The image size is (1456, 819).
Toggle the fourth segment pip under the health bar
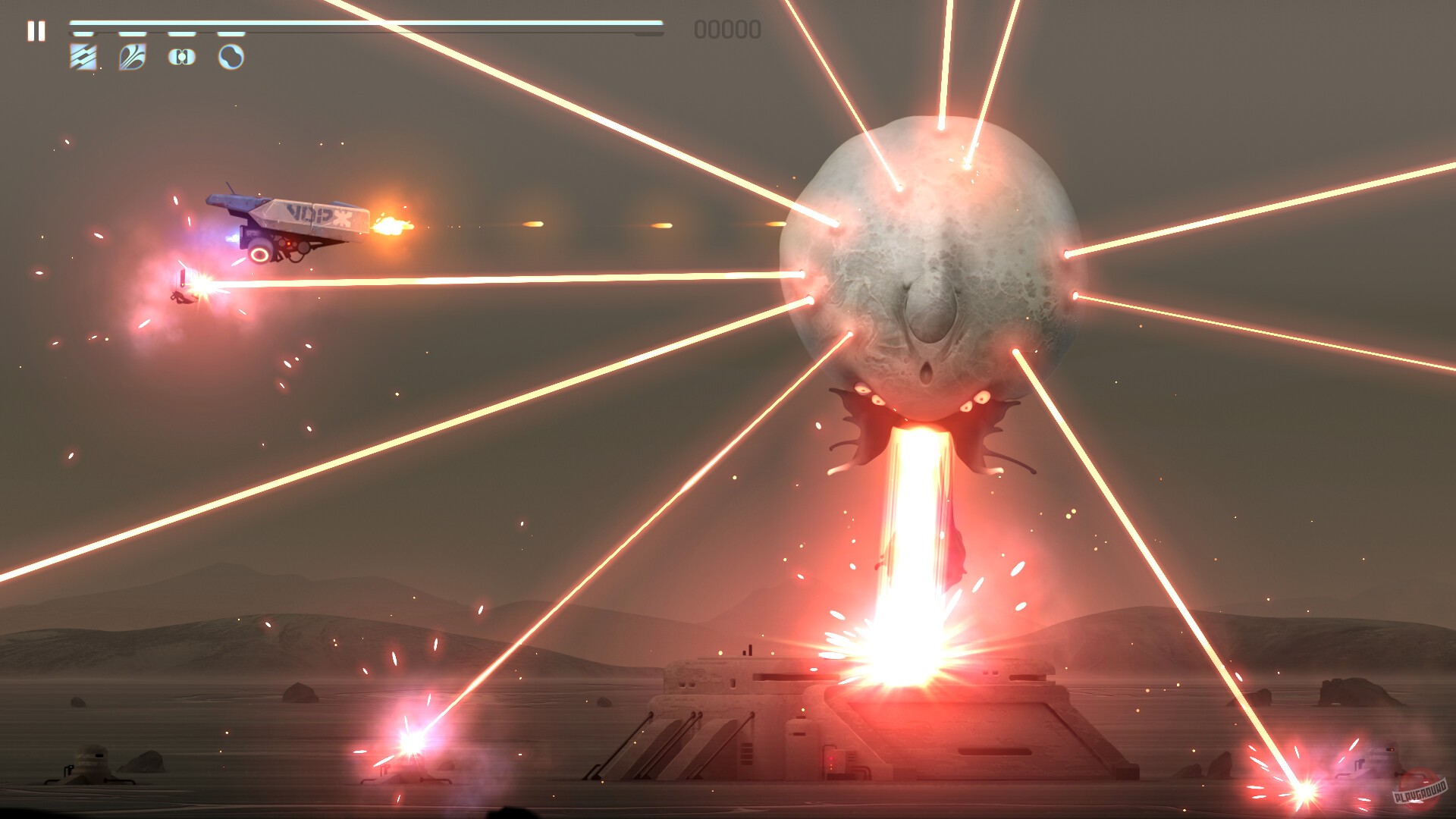click(x=230, y=33)
